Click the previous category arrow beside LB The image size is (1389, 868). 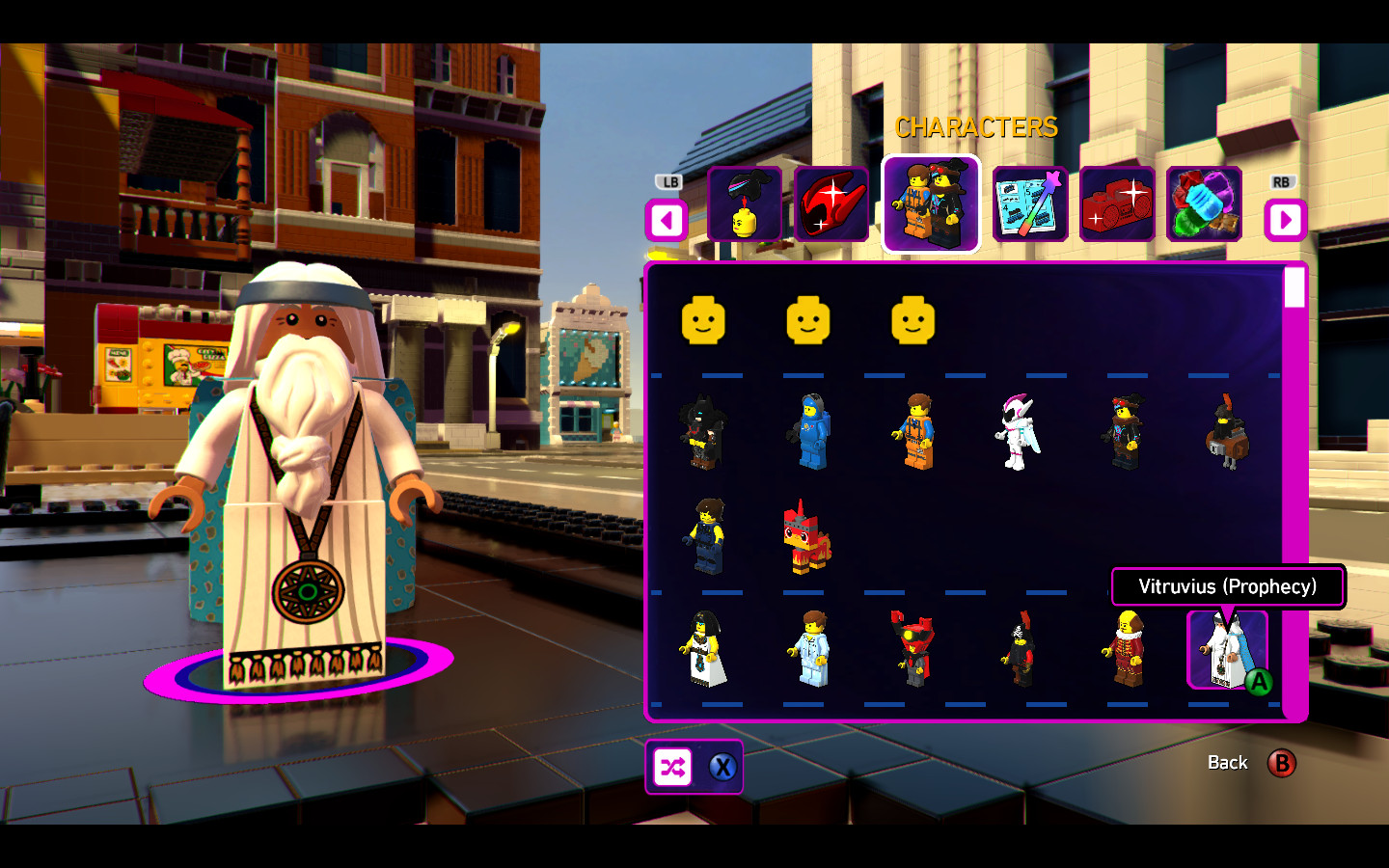(665, 221)
